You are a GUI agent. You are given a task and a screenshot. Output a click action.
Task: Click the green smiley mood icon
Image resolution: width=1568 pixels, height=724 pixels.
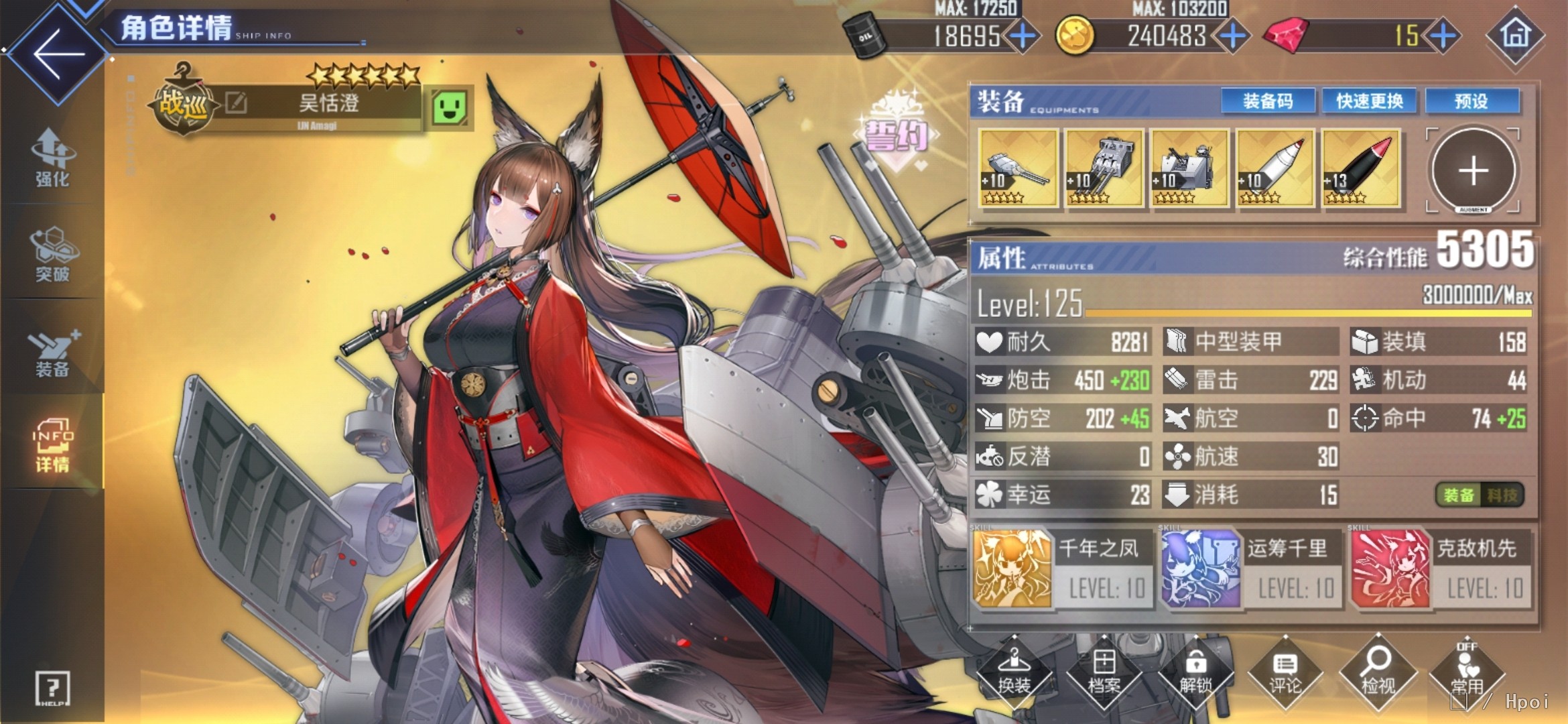[449, 107]
